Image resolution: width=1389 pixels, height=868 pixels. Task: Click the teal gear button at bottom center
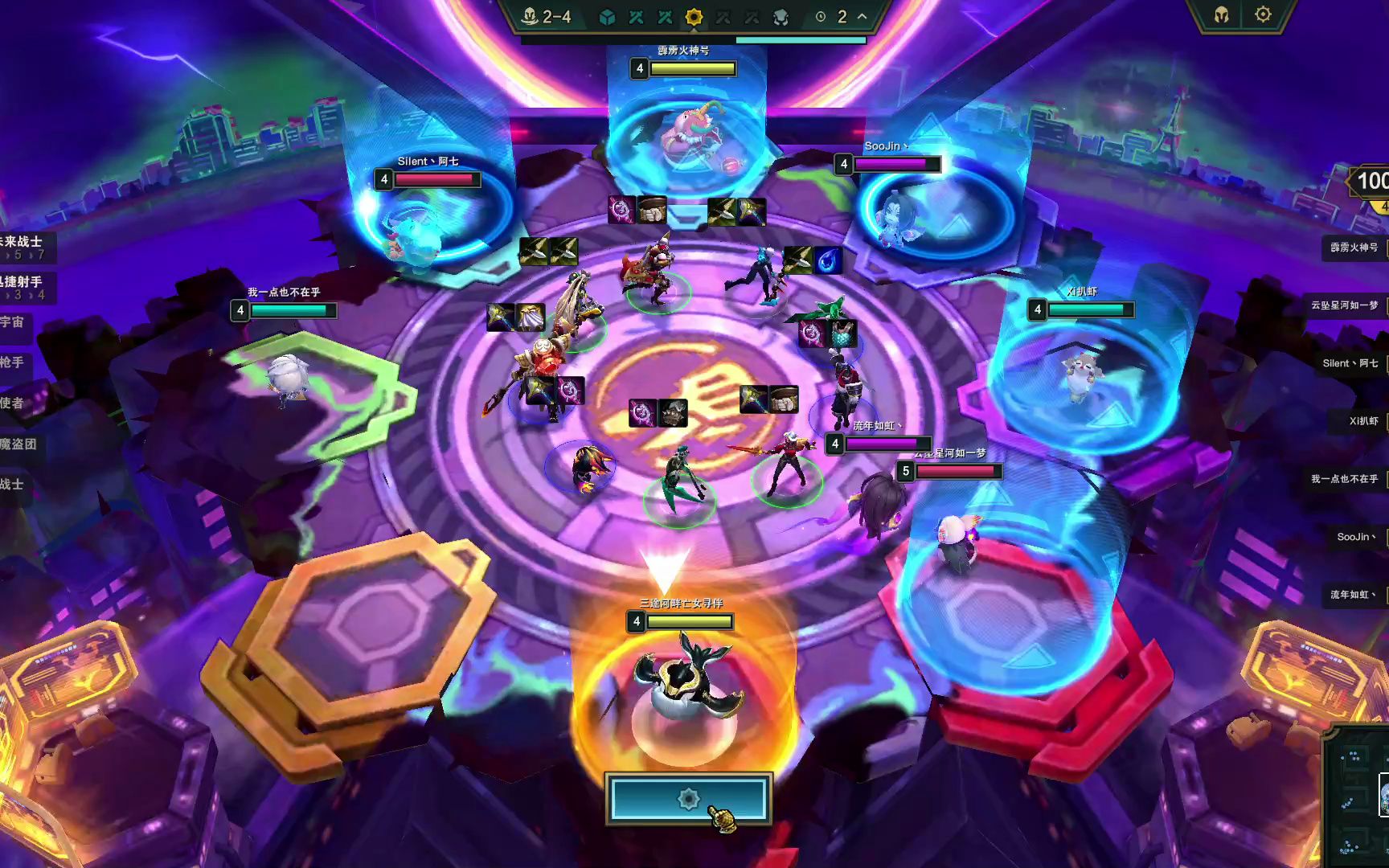click(688, 799)
